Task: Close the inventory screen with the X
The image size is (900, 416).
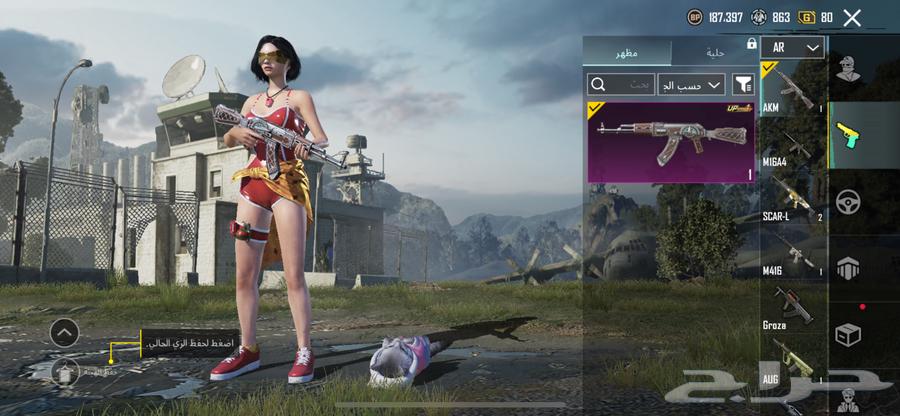Action: click(x=852, y=17)
